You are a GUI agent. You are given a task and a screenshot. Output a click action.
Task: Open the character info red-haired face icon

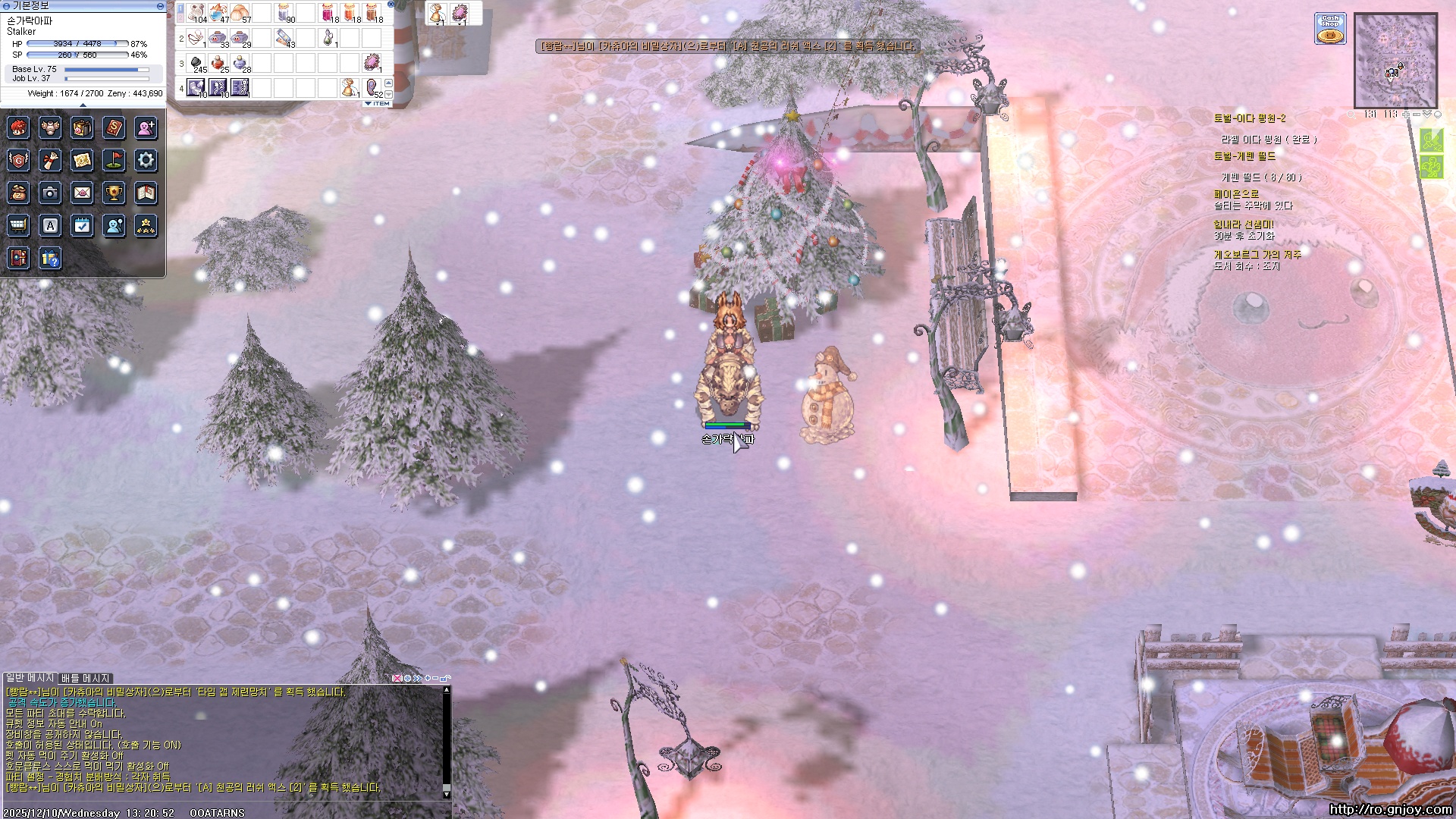[18, 128]
